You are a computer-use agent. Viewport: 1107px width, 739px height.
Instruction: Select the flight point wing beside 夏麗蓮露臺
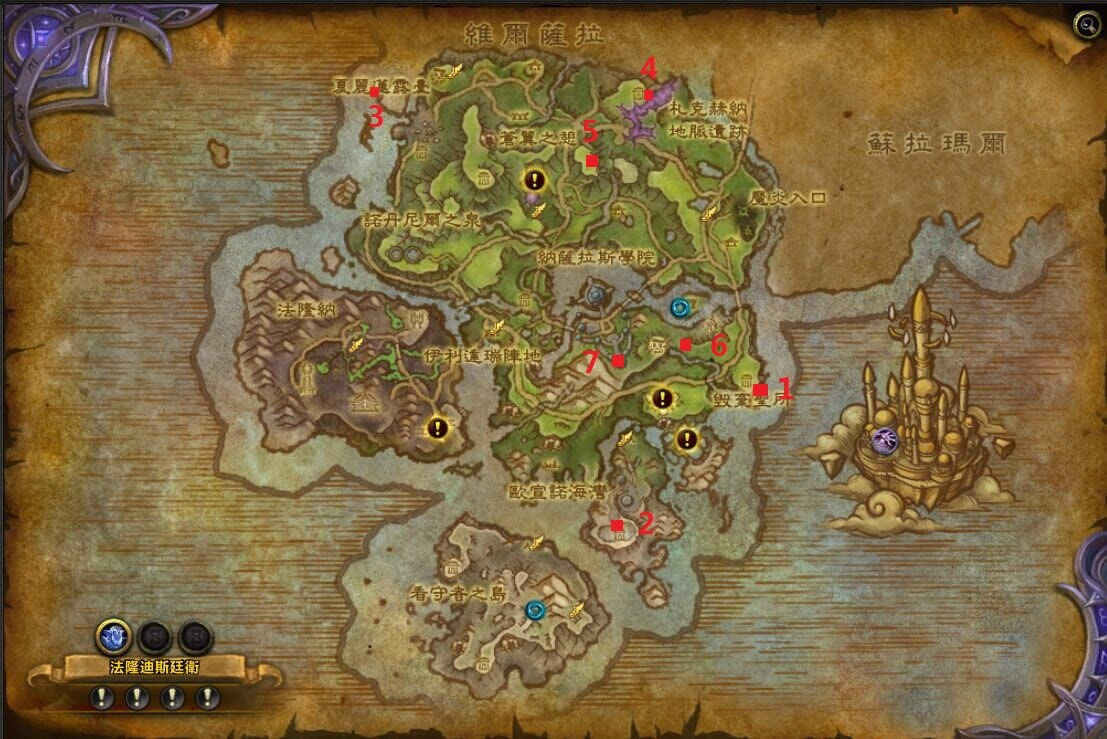tap(455, 71)
